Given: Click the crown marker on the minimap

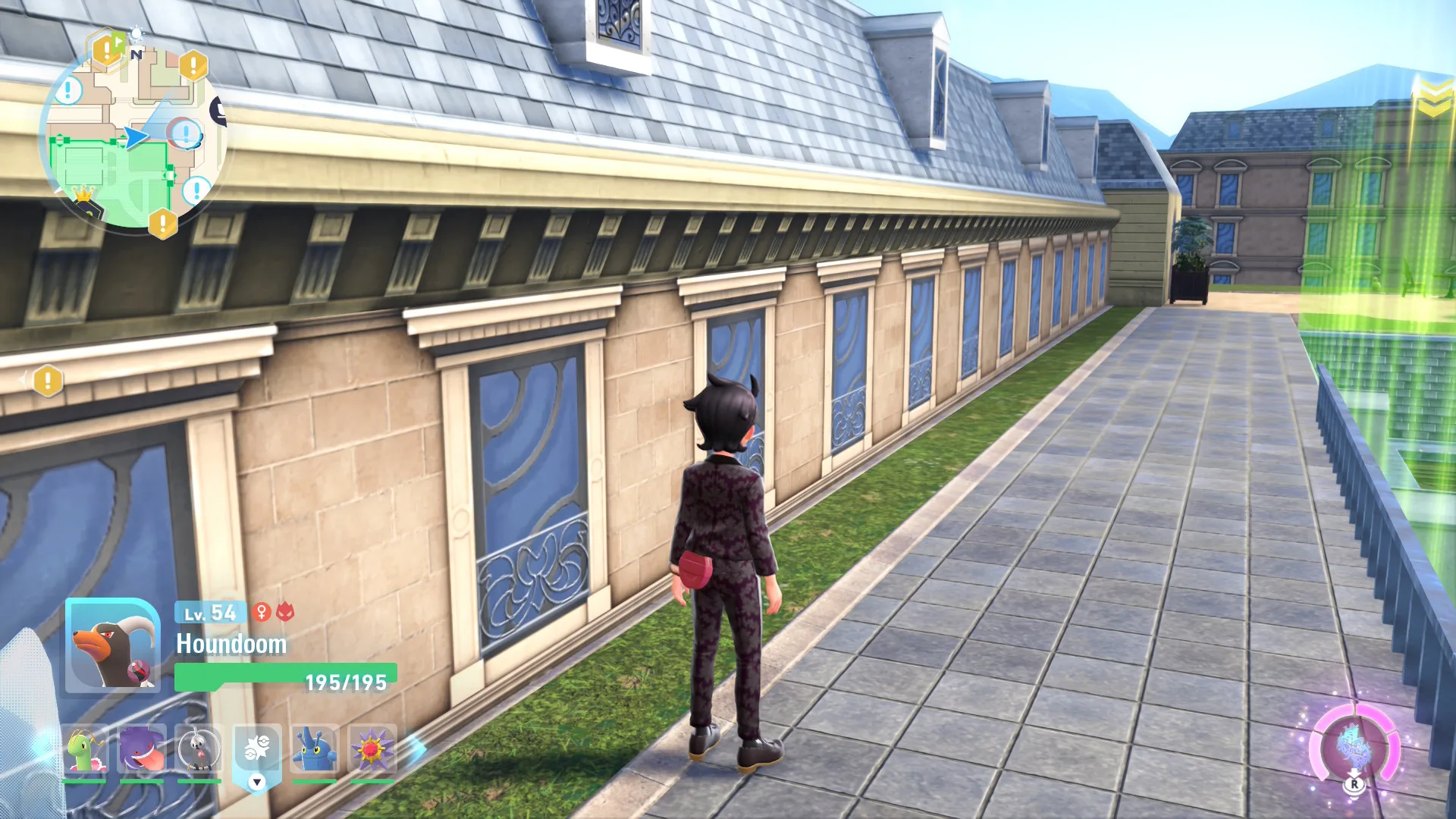Looking at the screenshot, I should click(x=83, y=196).
